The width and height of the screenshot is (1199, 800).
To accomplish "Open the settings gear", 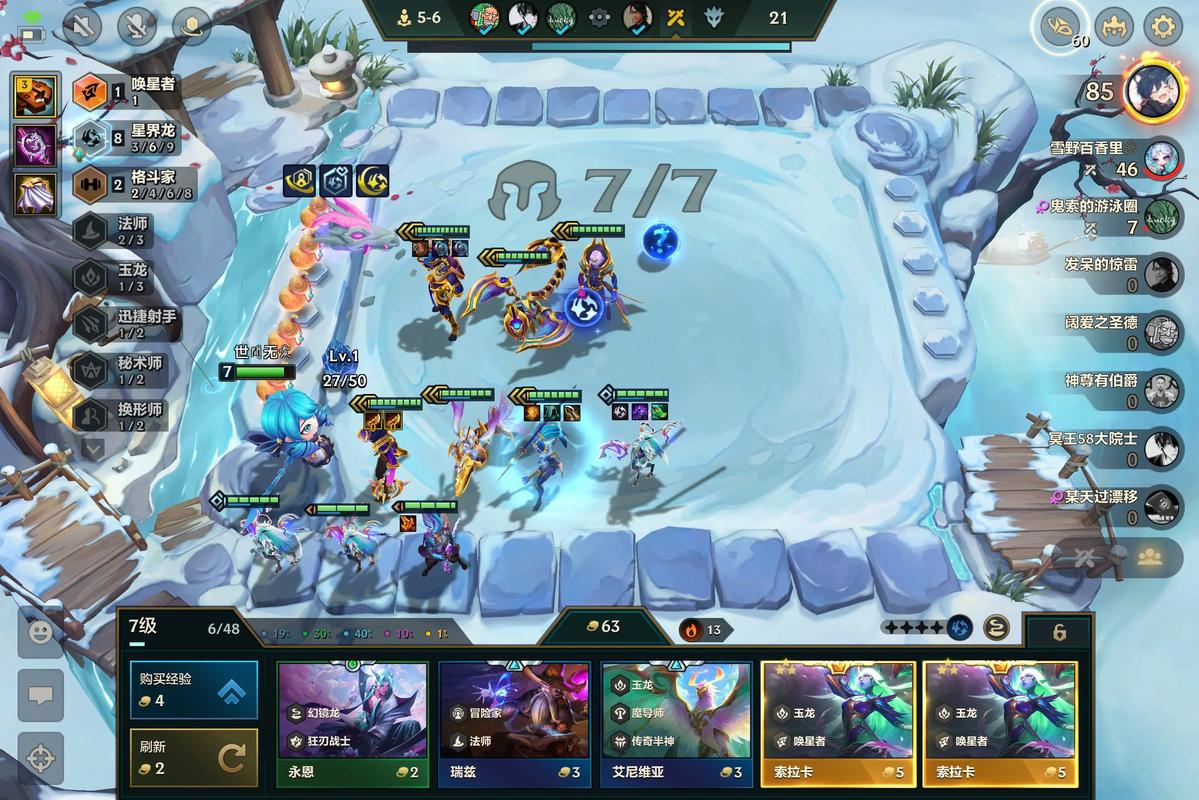I will point(1162,26).
